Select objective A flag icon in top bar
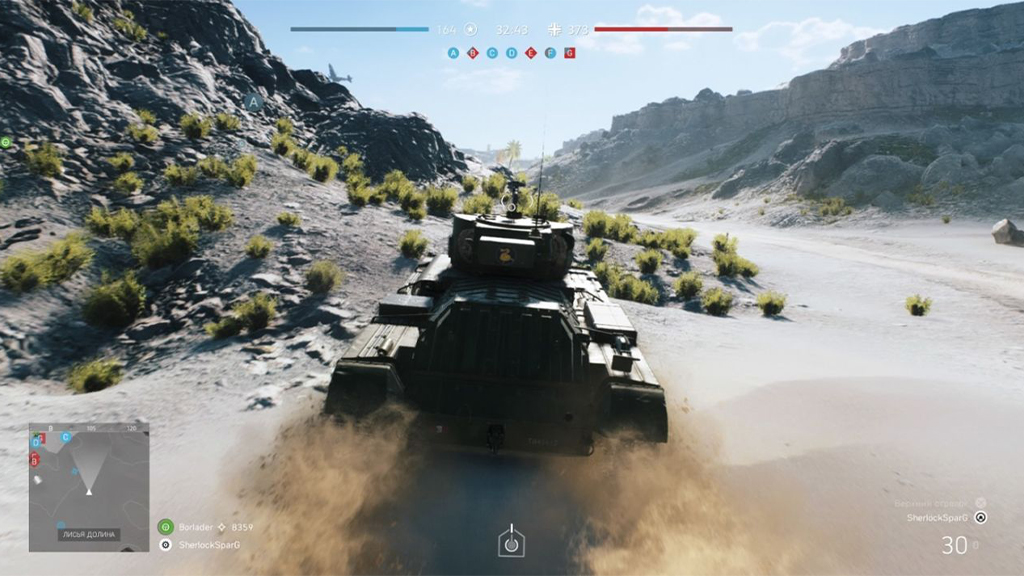Screen dimensions: 1024x576 tap(454, 53)
